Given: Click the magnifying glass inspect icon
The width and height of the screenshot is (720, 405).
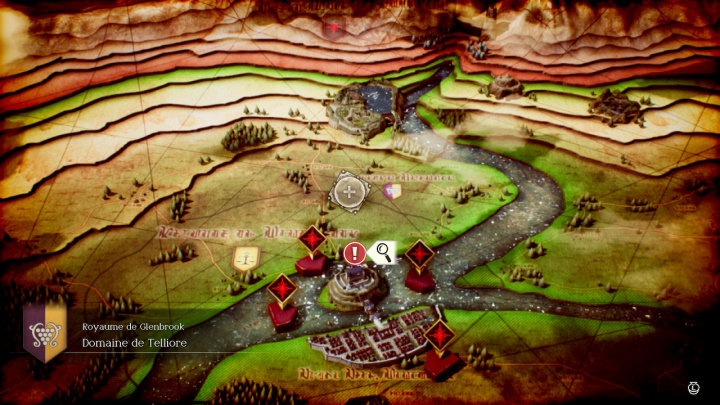Looking at the screenshot, I should point(383,253).
